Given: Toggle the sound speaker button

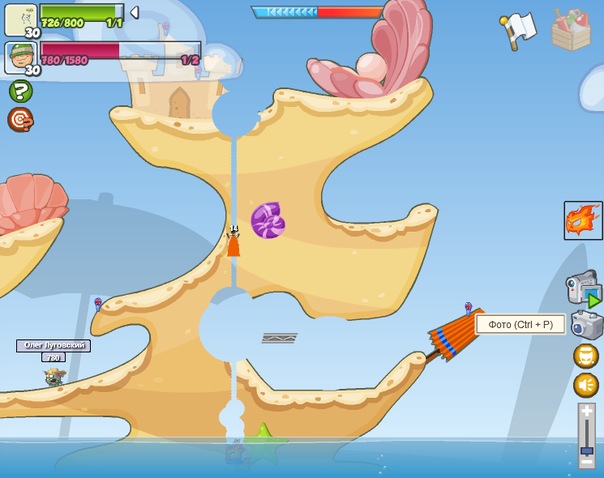Looking at the screenshot, I should (x=586, y=384).
